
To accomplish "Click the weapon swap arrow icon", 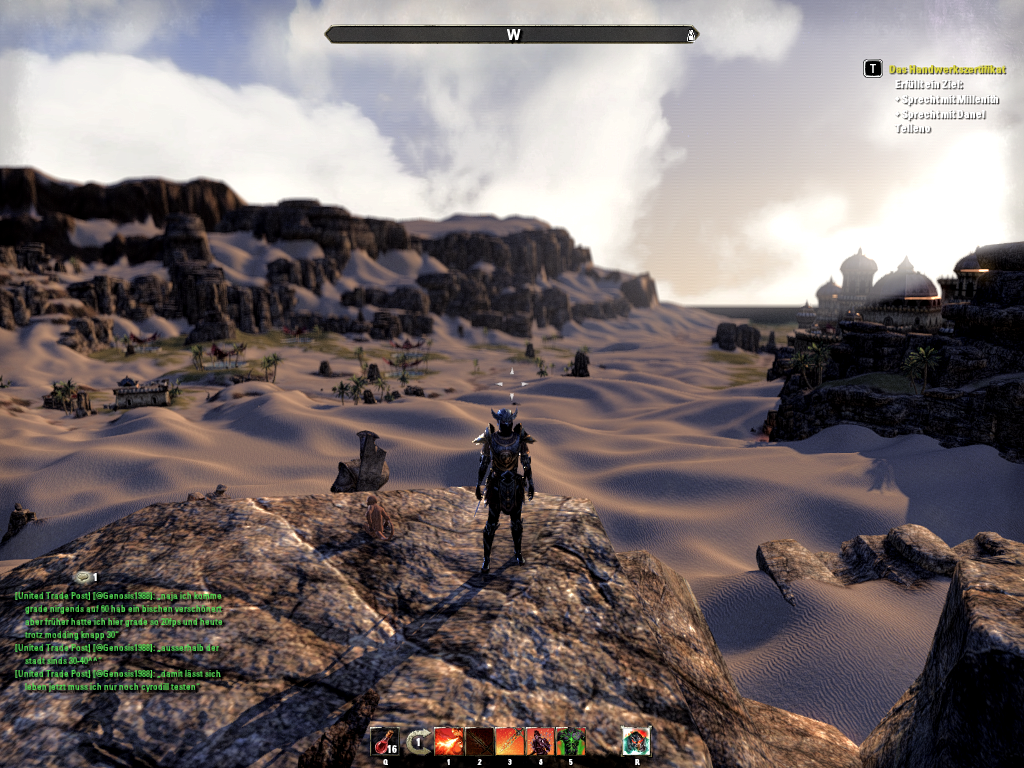I will click(x=417, y=741).
